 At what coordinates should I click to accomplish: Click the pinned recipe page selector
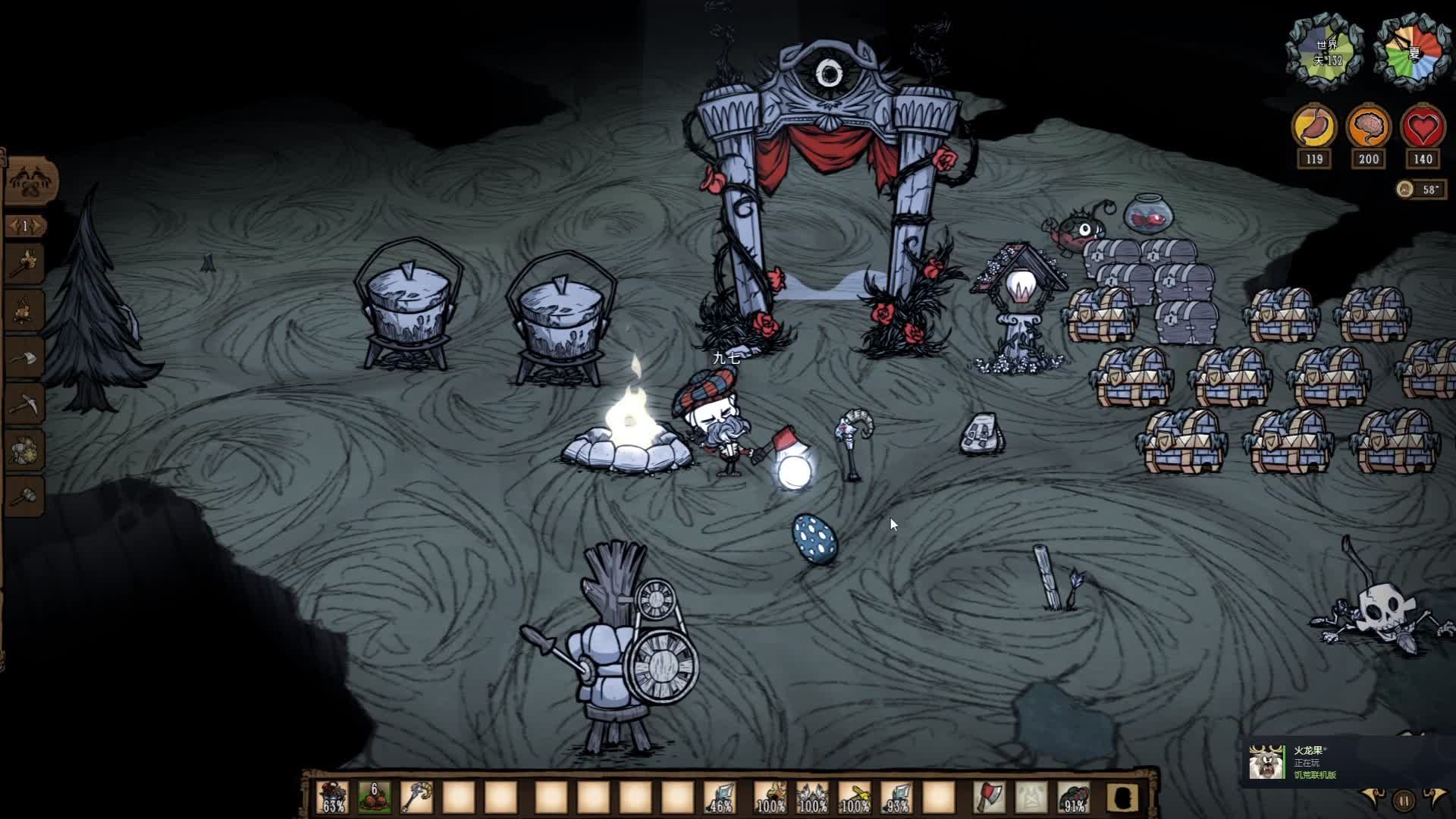pos(25,226)
